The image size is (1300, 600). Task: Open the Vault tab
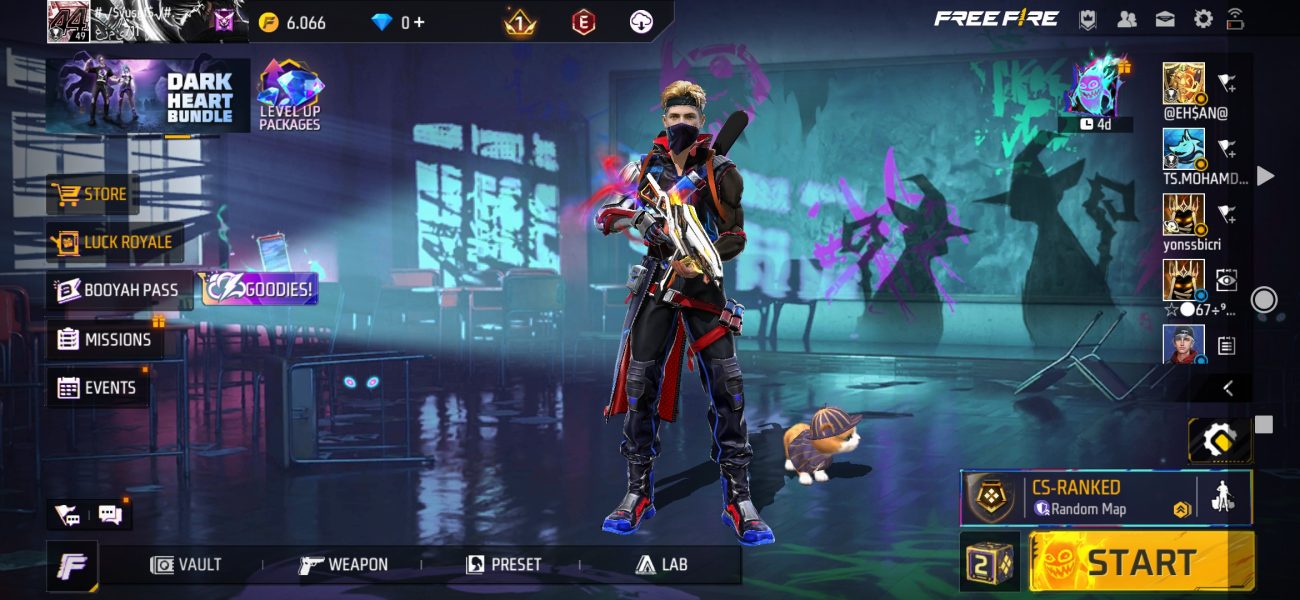click(x=186, y=565)
